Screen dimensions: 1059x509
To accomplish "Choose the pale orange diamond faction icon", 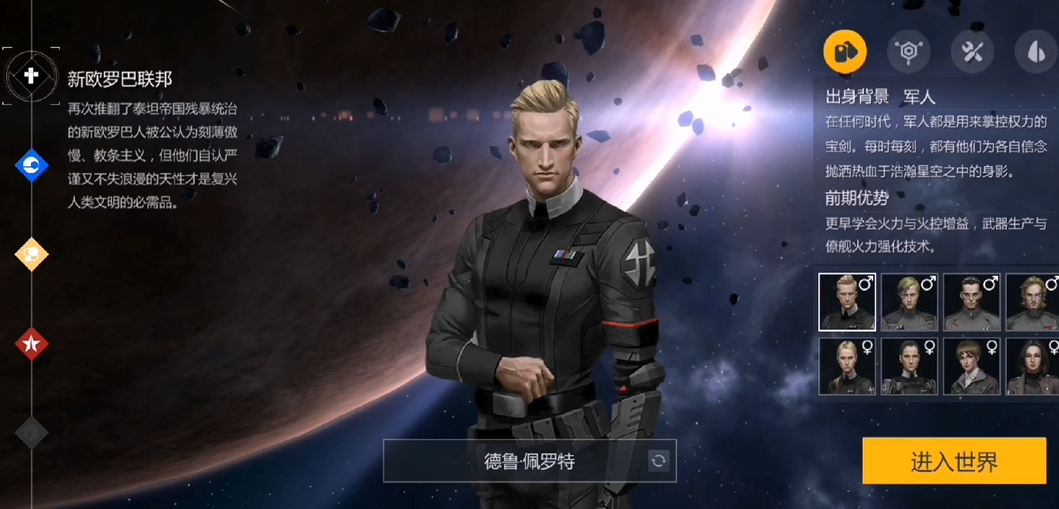I will click(x=32, y=254).
